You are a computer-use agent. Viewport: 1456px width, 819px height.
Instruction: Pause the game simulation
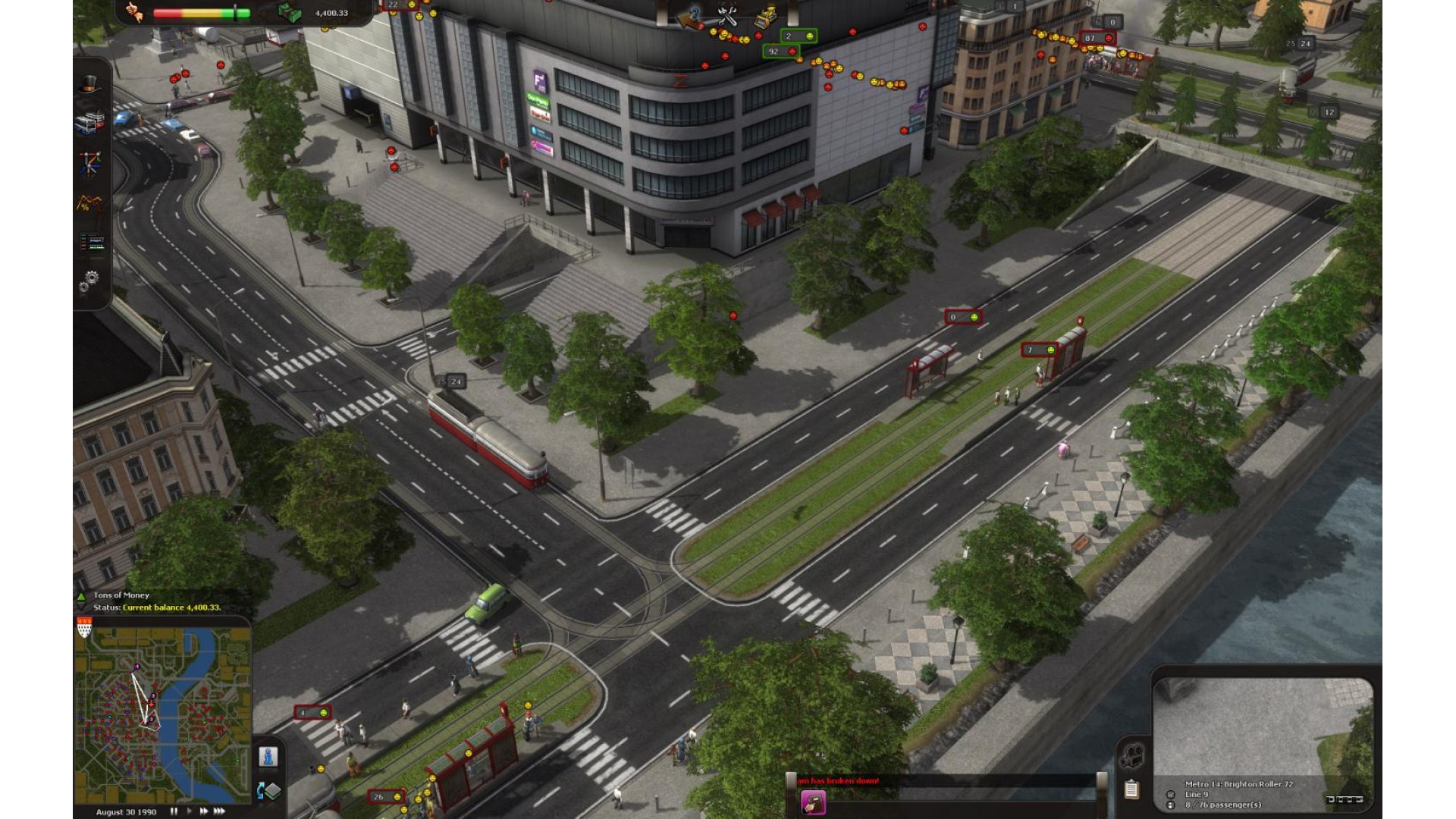point(174,811)
